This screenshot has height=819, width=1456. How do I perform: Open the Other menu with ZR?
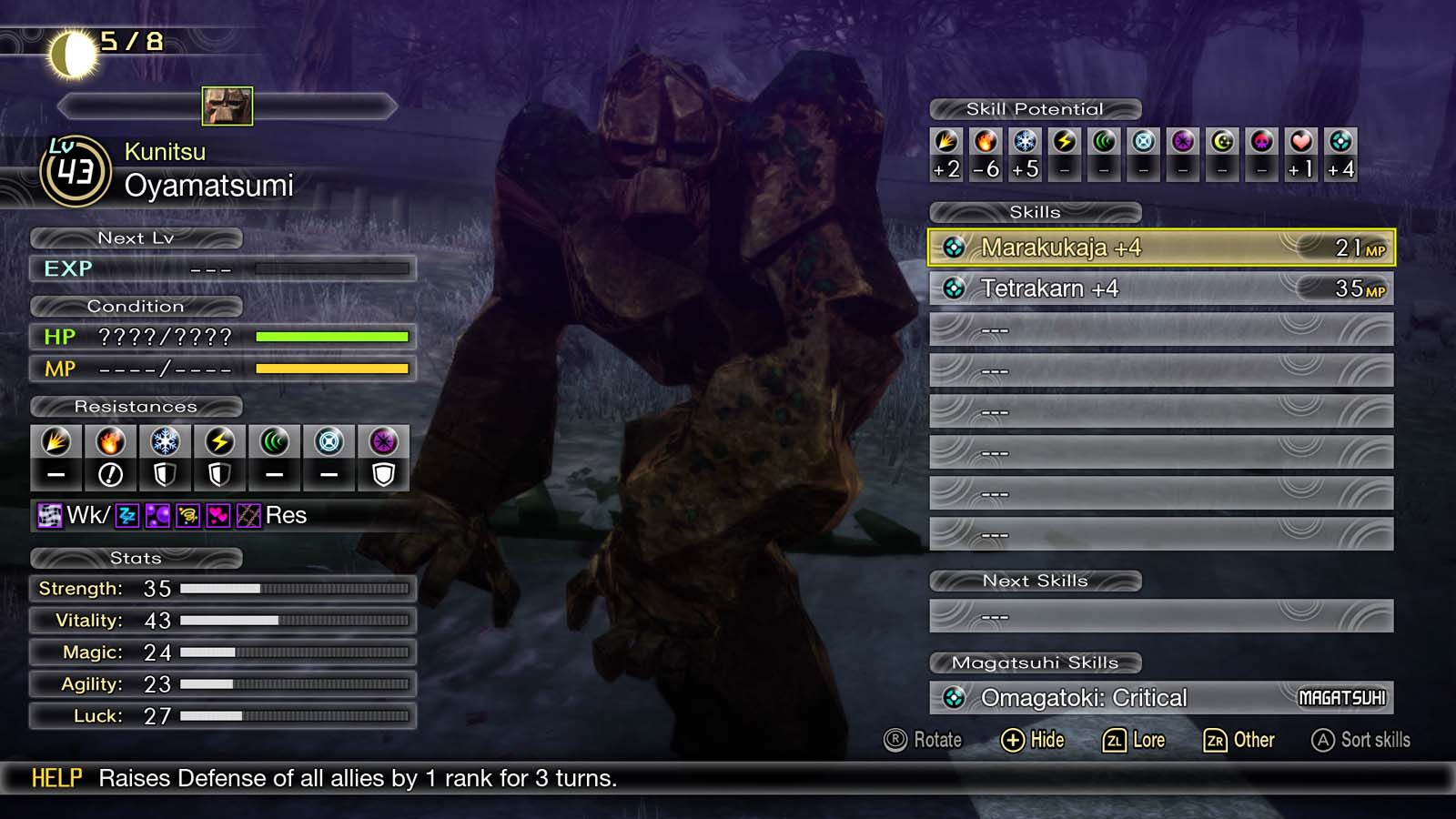click(x=1240, y=740)
